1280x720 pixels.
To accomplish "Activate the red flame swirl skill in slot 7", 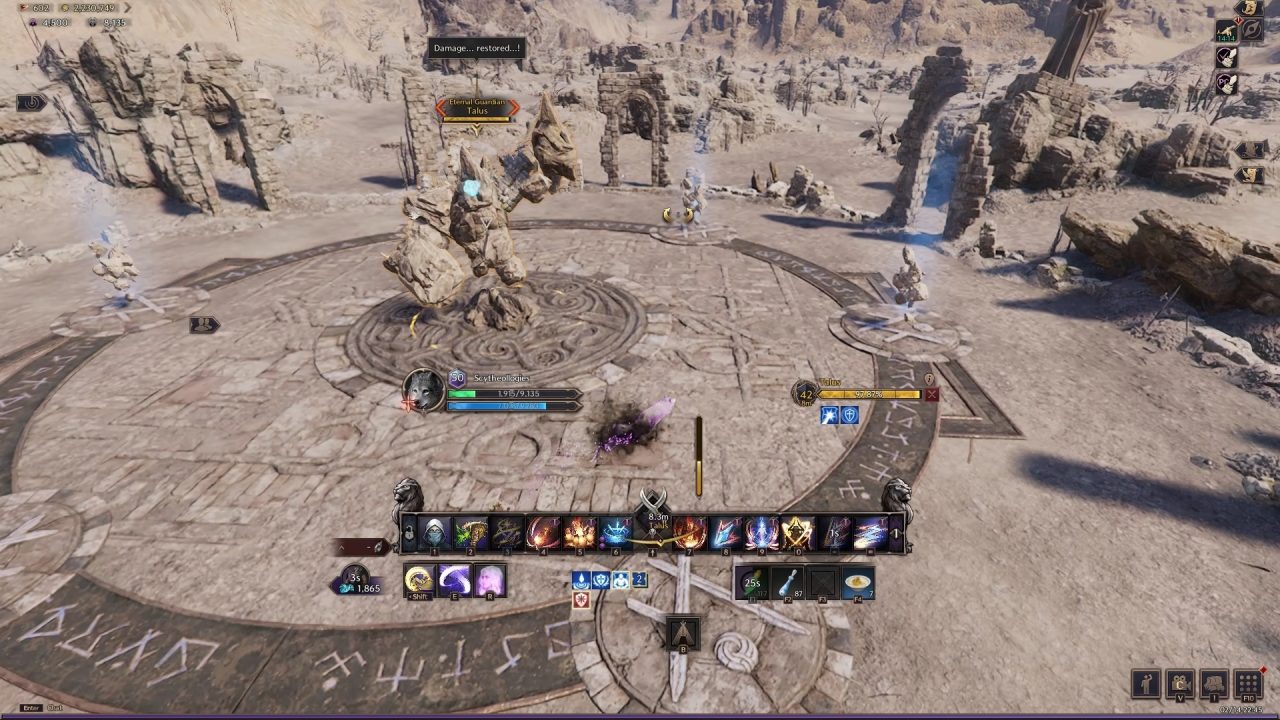I will (690, 532).
